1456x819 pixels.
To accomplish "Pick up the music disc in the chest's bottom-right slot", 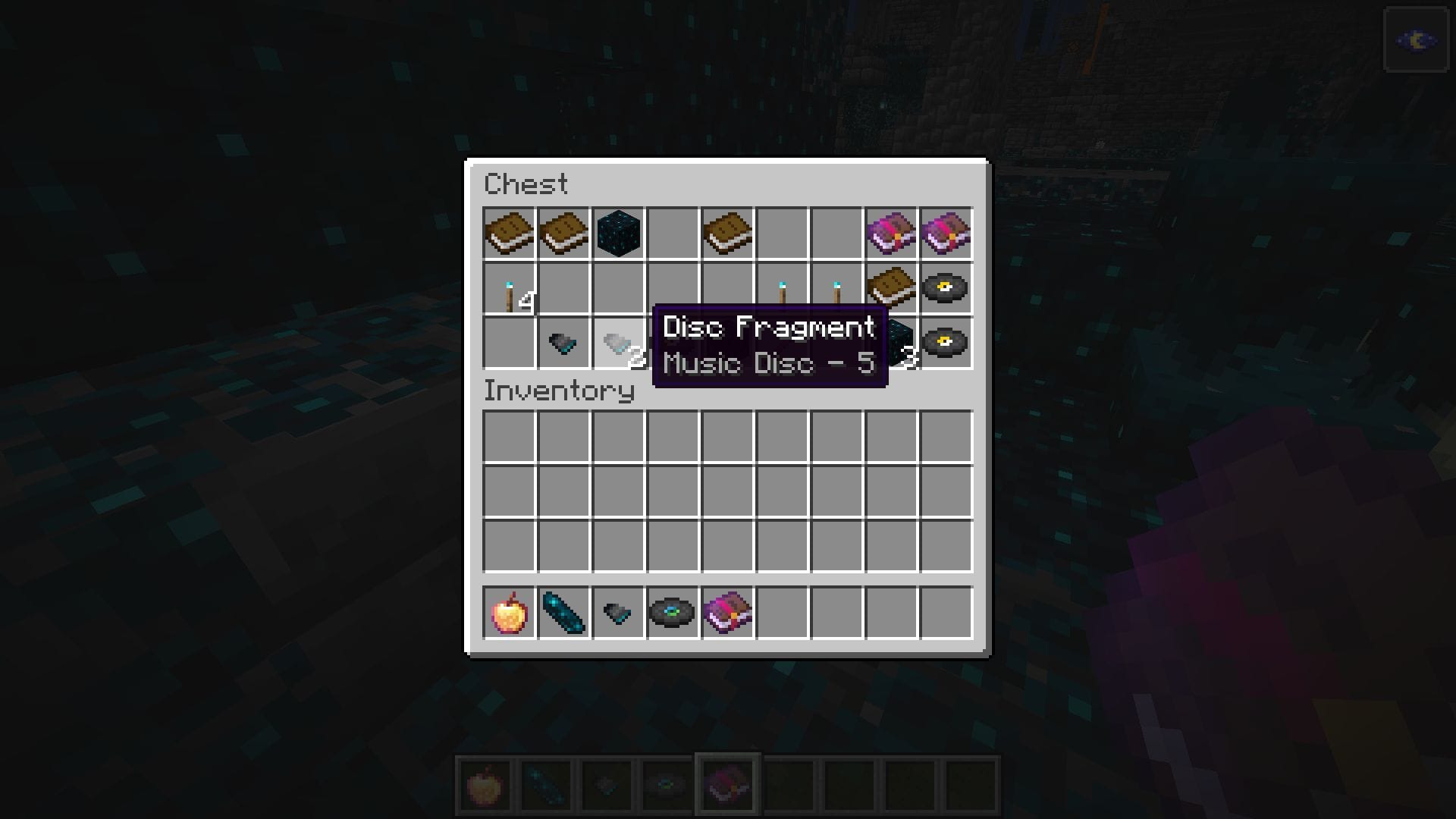I will pyautogui.click(x=948, y=344).
